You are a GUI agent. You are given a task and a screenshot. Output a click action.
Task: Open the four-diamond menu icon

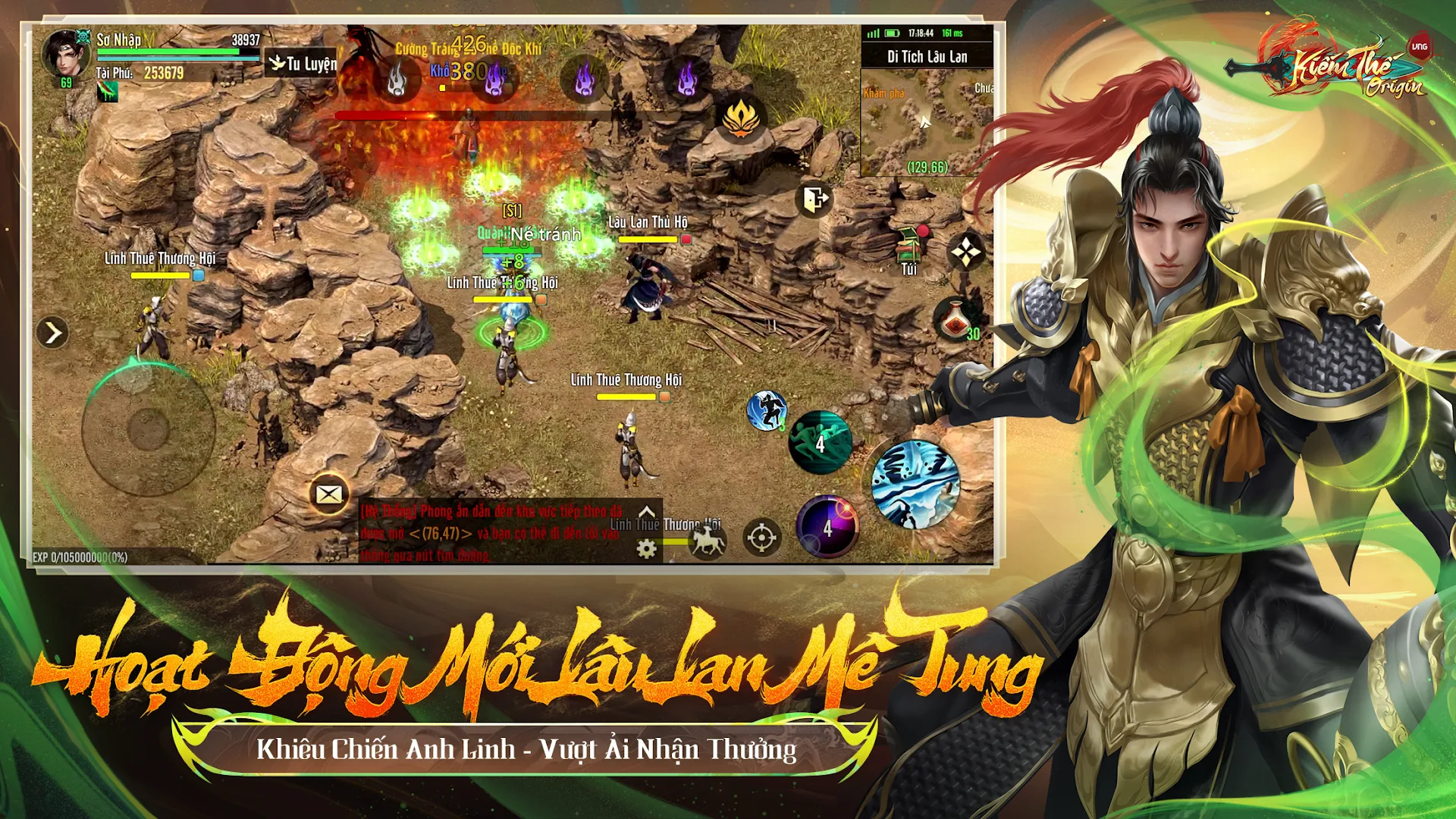pos(966,253)
